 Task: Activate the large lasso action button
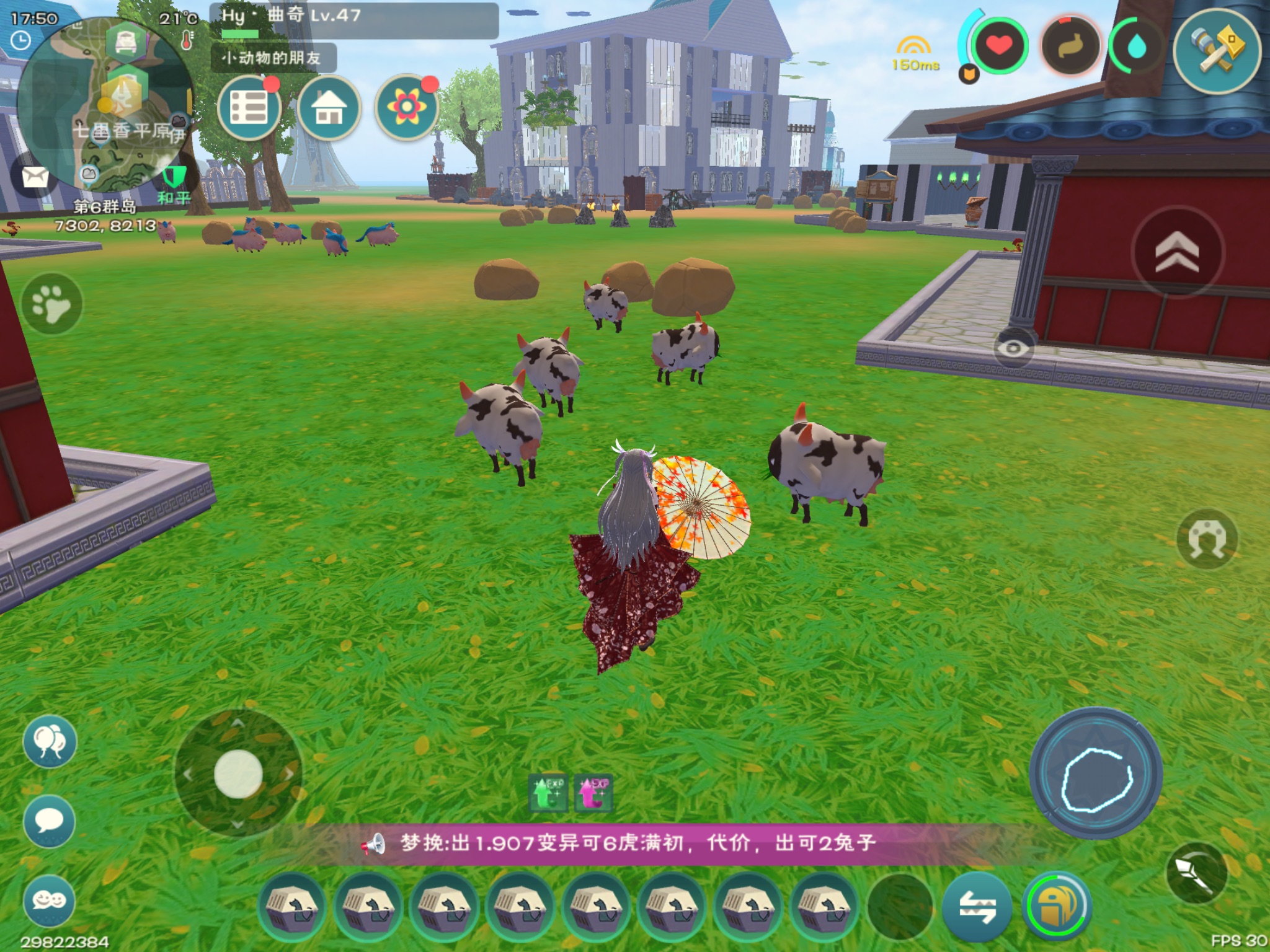[1096, 772]
